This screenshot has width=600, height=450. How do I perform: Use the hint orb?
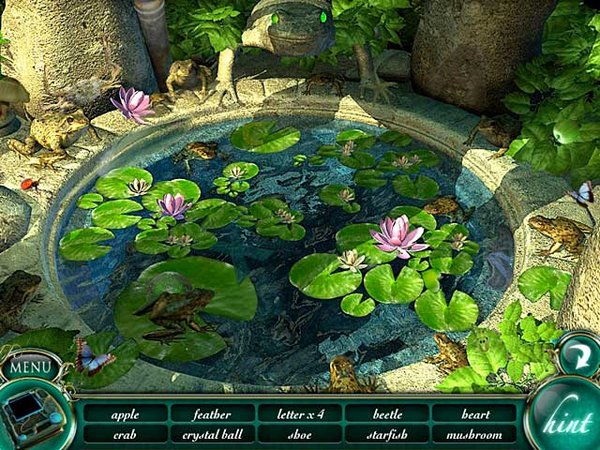coord(565,421)
